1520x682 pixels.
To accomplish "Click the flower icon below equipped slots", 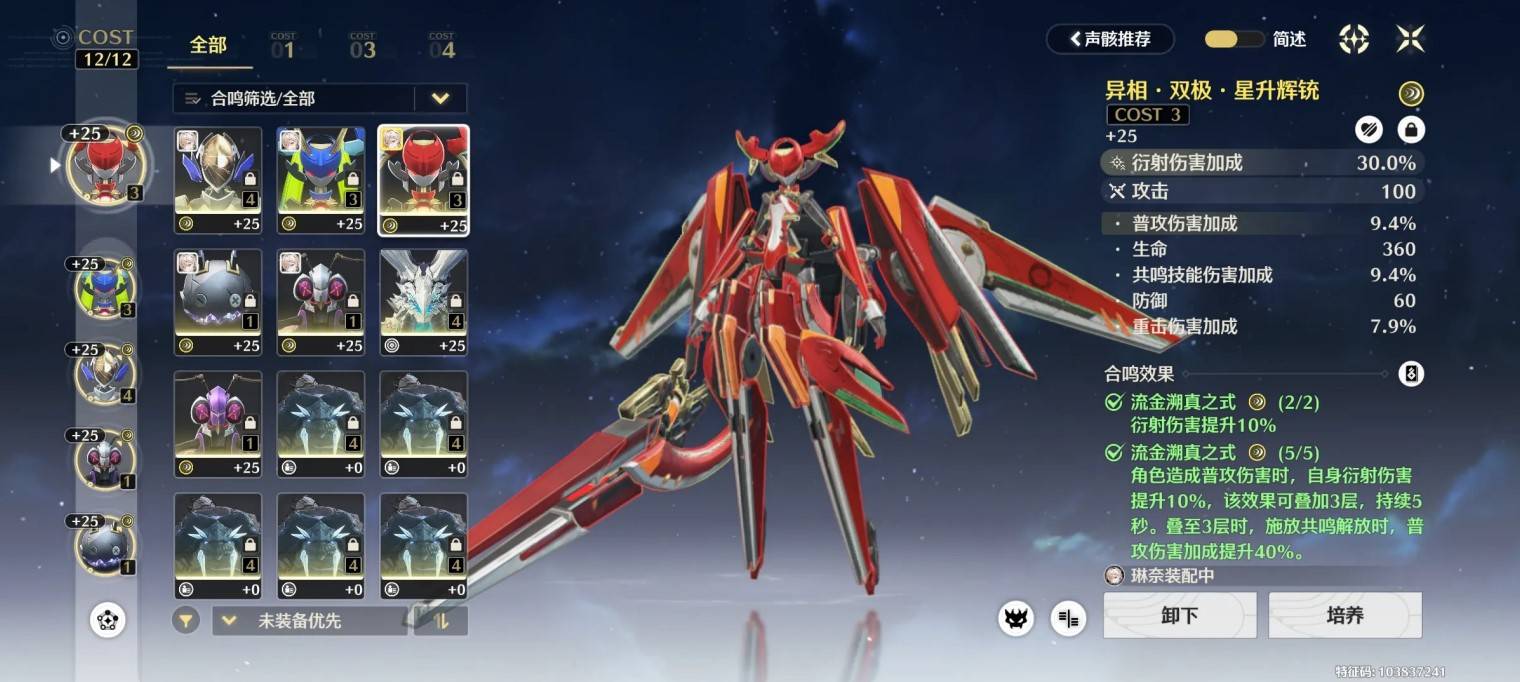I will 107,621.
